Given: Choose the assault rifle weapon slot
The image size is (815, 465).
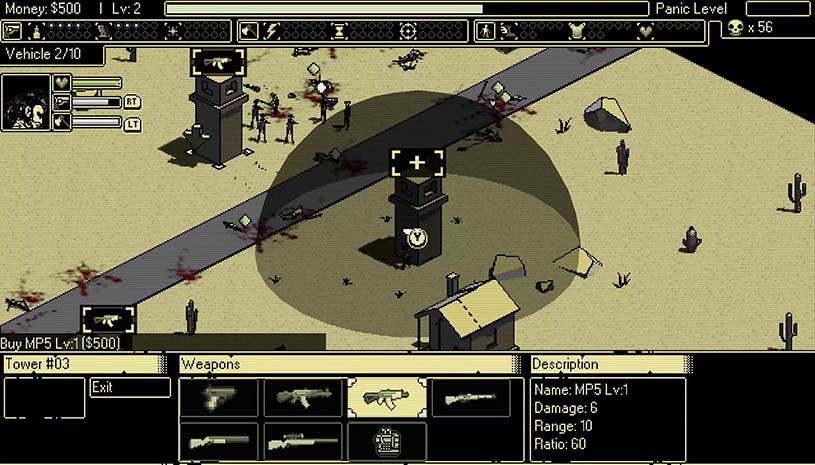Looking at the screenshot, I should [x=304, y=398].
